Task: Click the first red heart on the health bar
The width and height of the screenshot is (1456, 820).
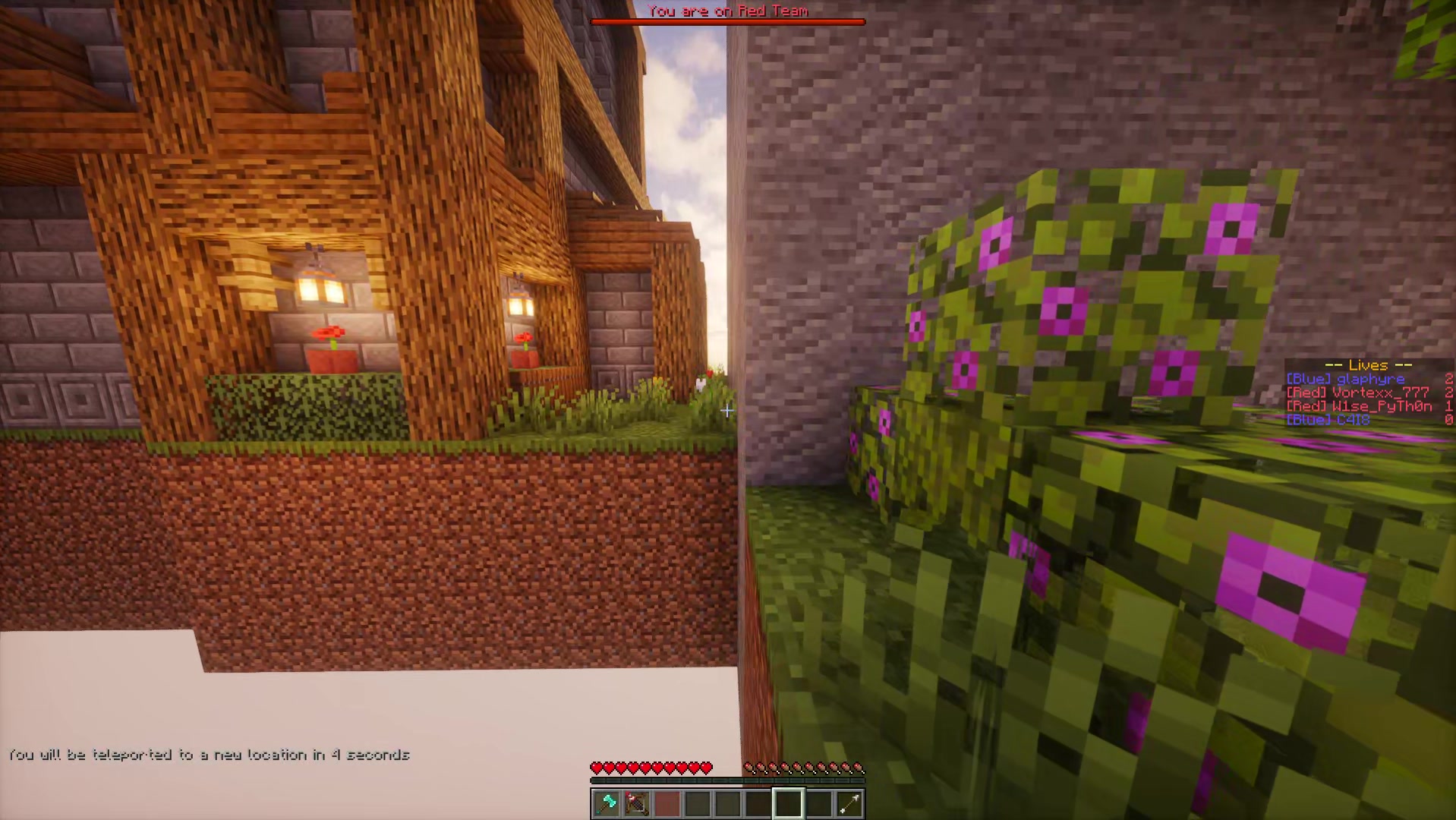Action: click(x=597, y=767)
